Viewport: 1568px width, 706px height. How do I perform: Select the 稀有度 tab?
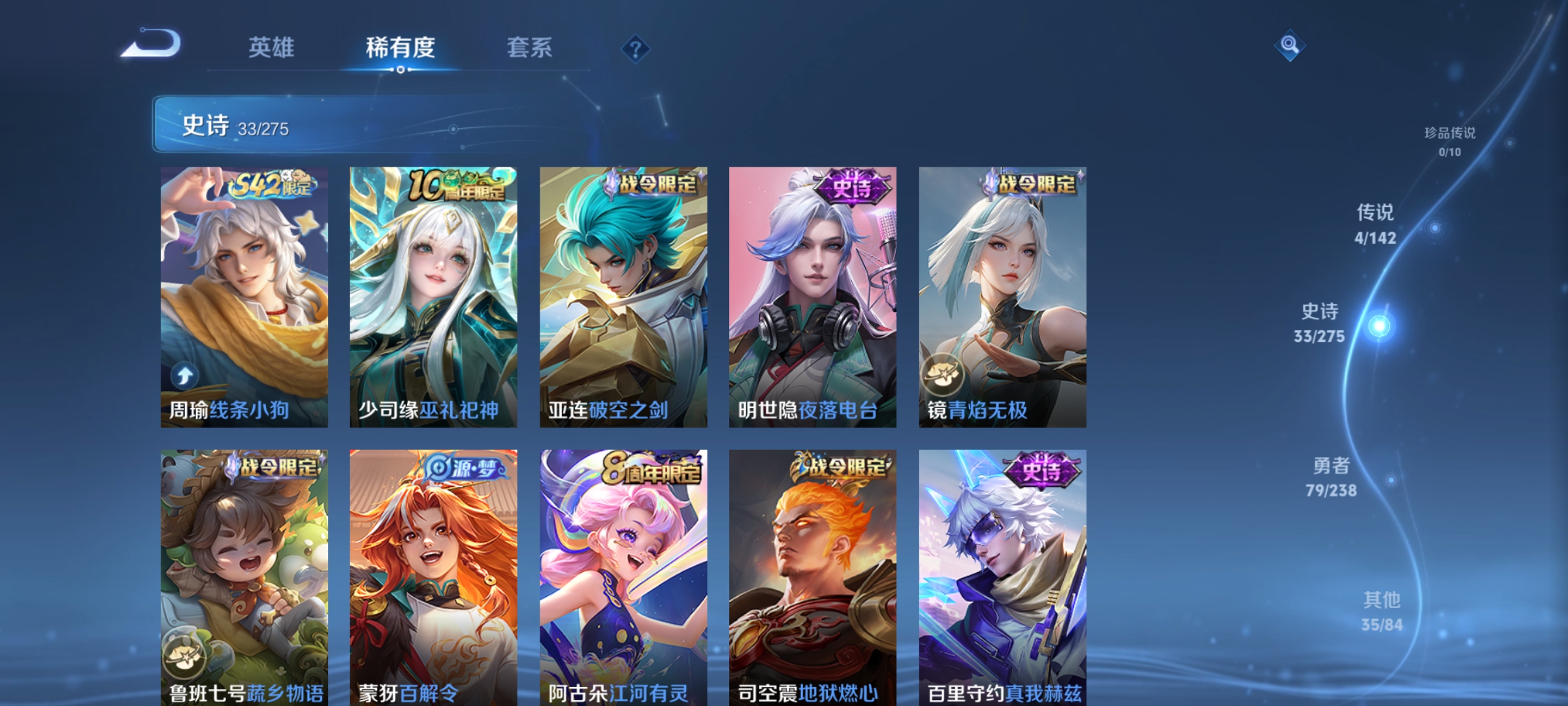tap(400, 48)
